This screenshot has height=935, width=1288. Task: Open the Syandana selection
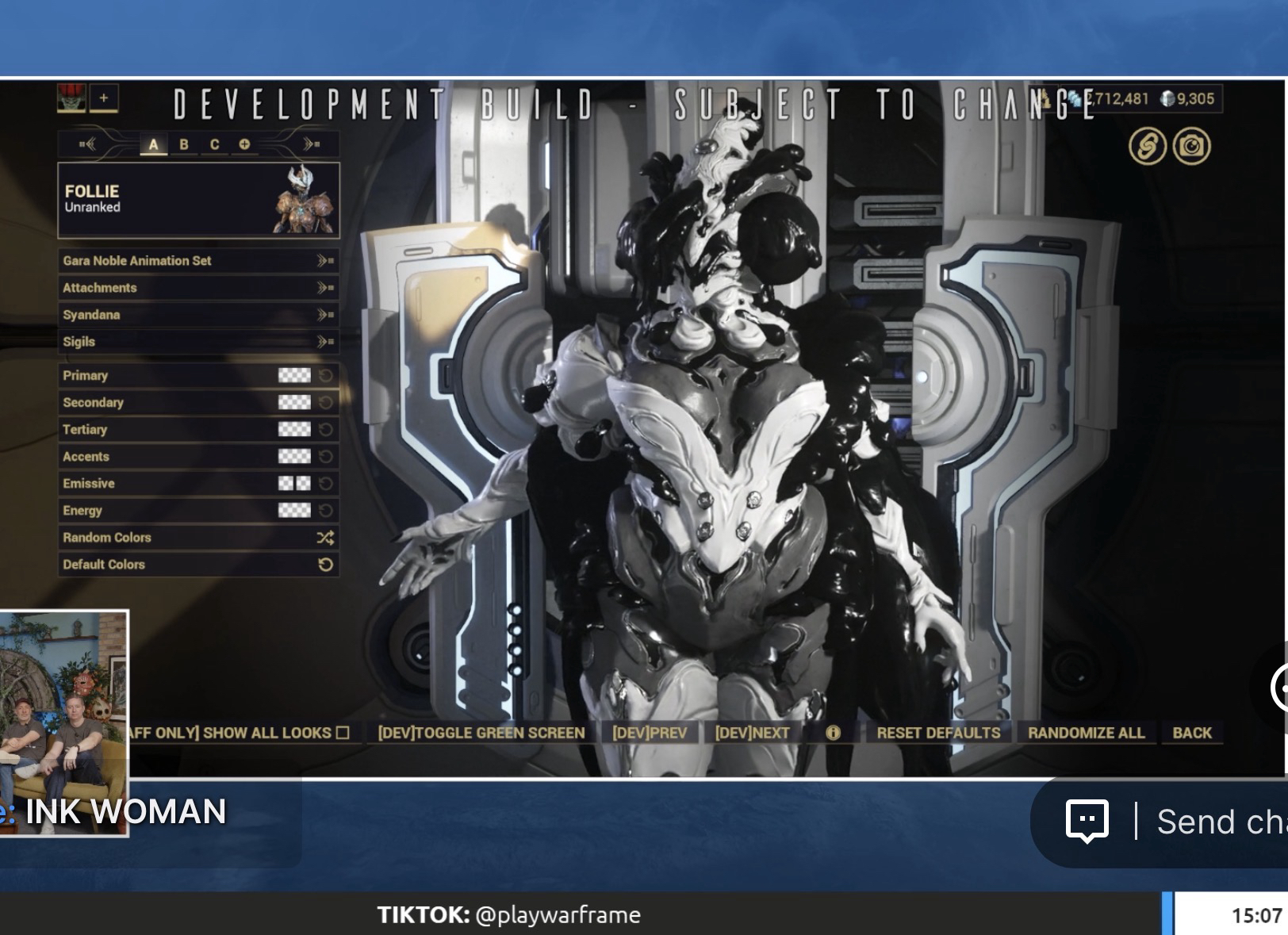(198, 315)
